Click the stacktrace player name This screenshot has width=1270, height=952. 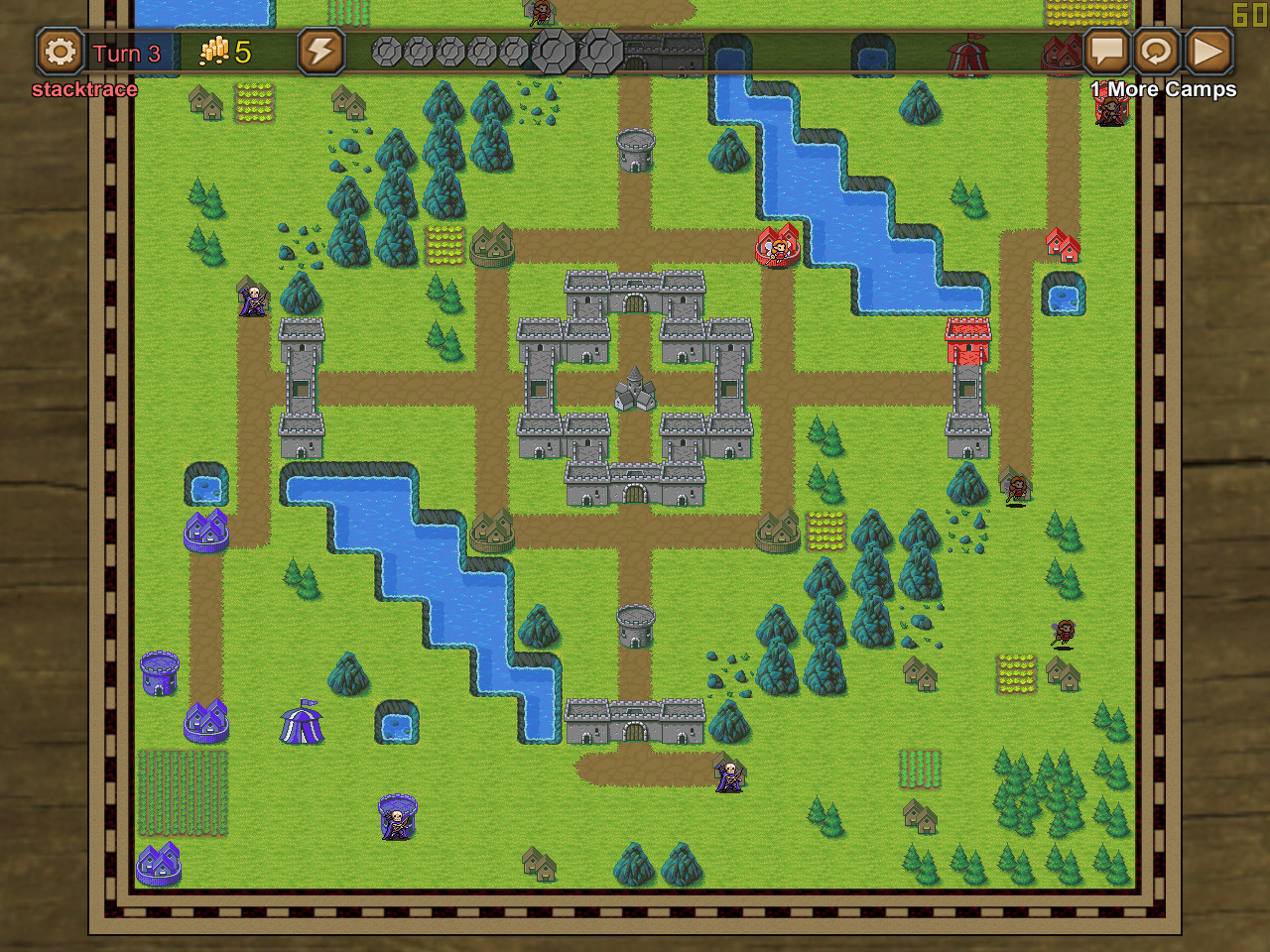click(85, 89)
